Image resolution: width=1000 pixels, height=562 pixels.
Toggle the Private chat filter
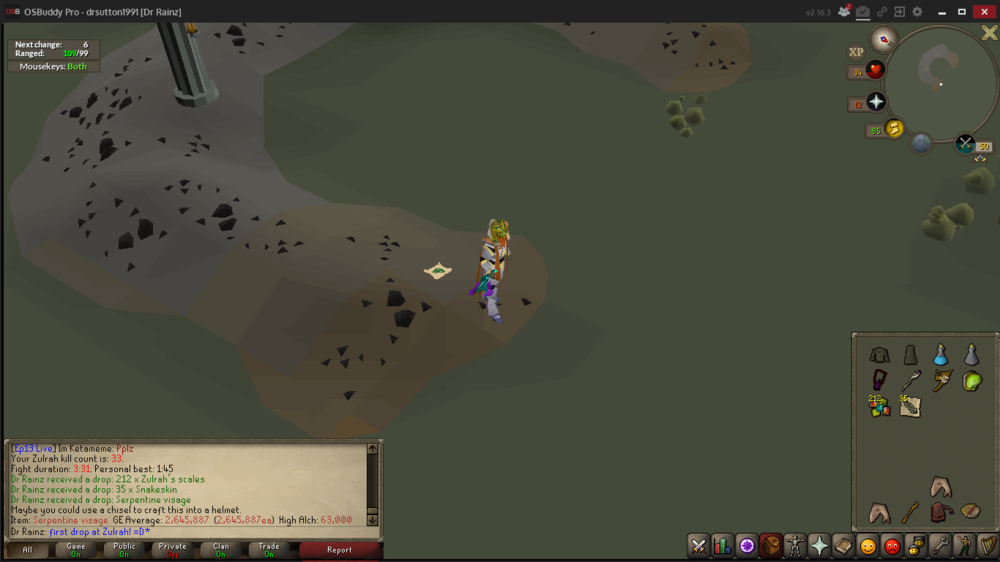pos(173,549)
